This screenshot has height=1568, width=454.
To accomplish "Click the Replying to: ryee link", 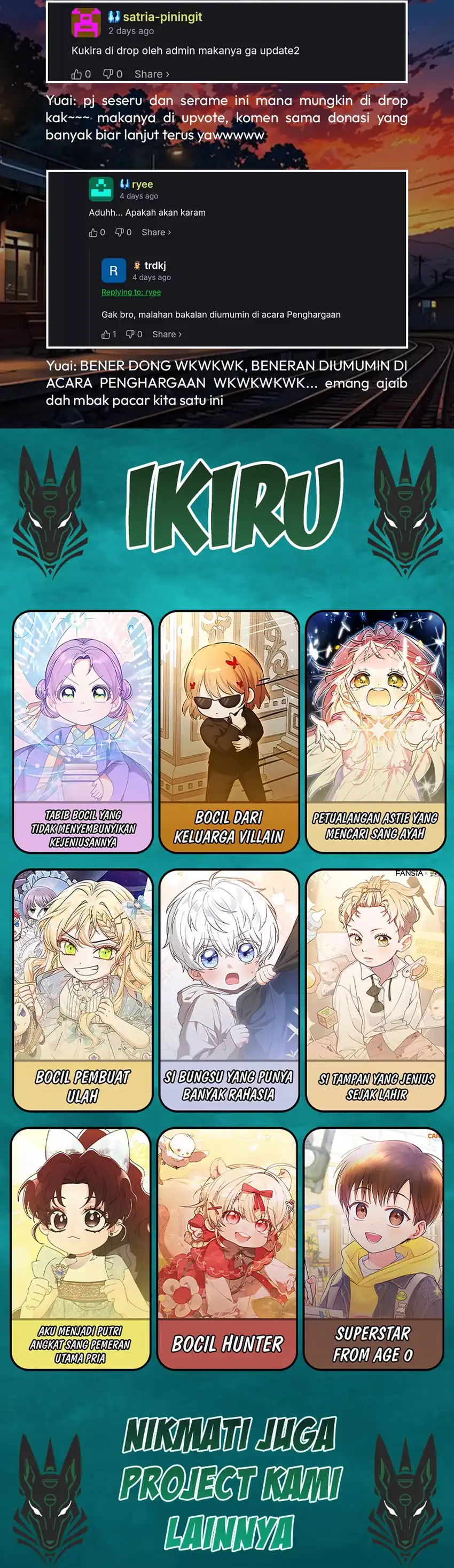I will (x=131, y=292).
